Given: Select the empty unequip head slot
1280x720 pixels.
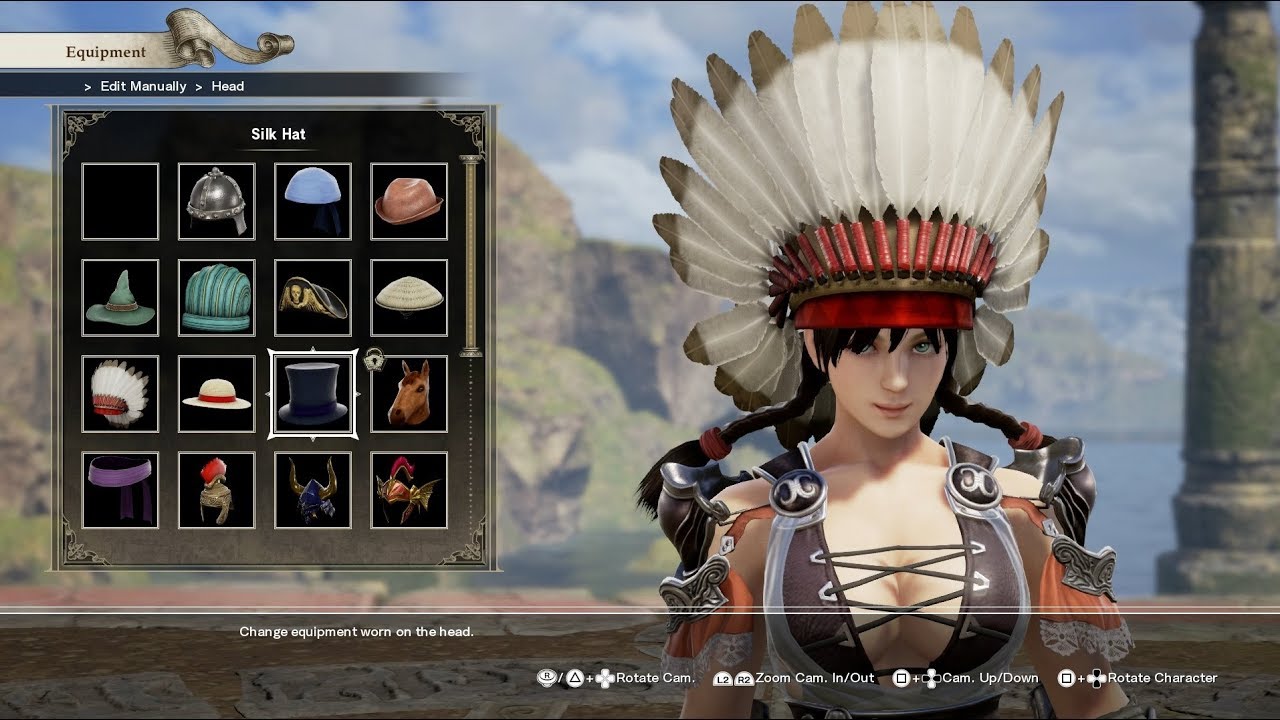Looking at the screenshot, I should [120, 202].
